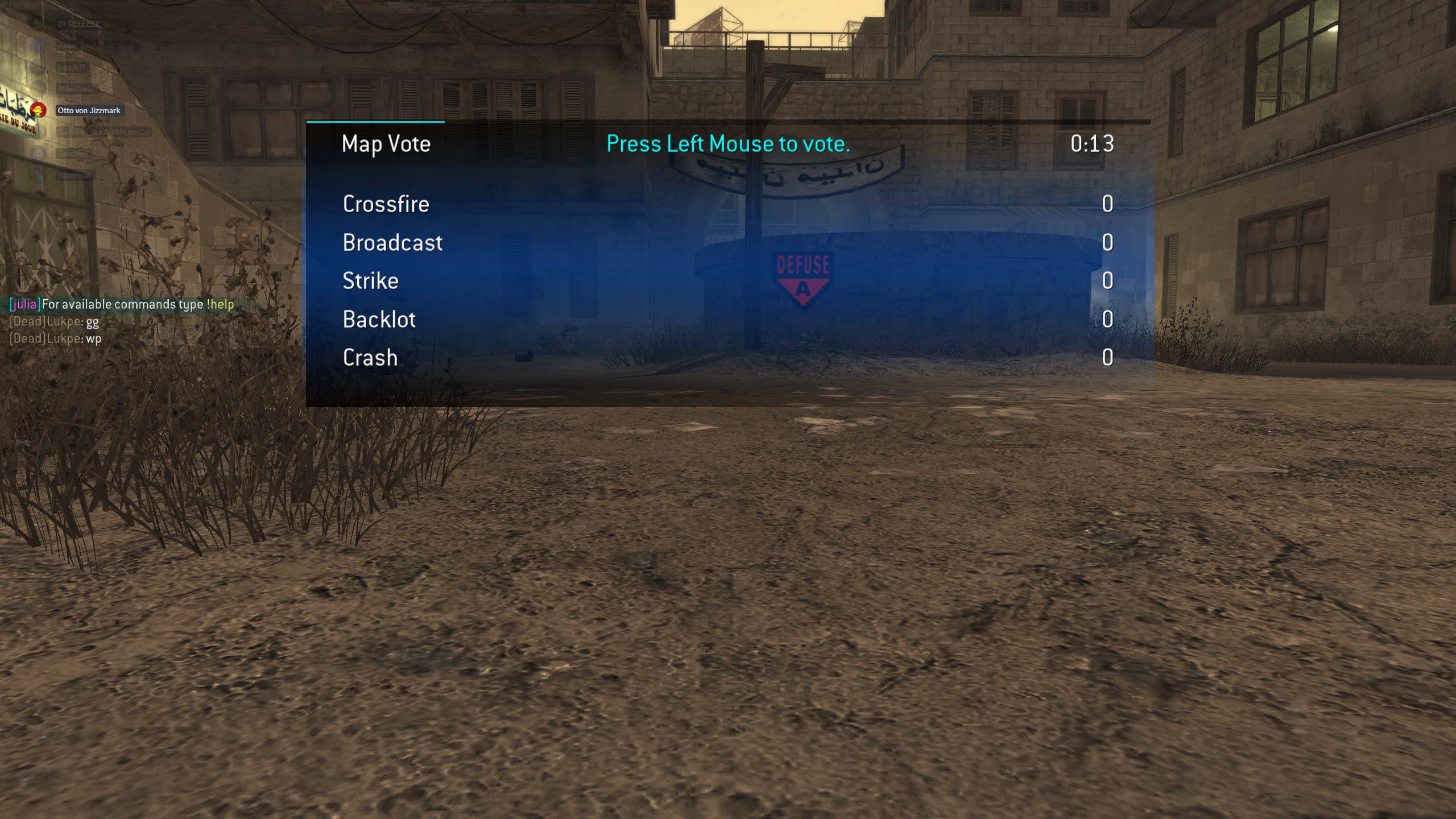Click the 'Press Left Mouse to vote' prompt
The image size is (1456, 819).
pos(727,144)
